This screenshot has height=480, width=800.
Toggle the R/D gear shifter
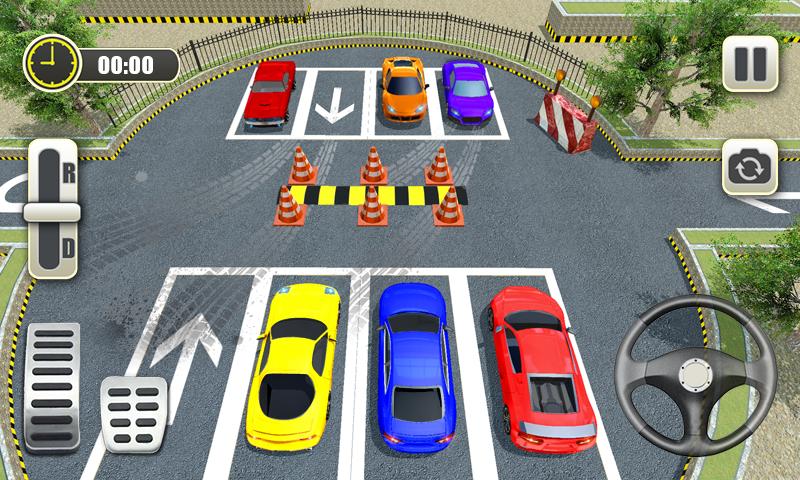tap(52, 209)
